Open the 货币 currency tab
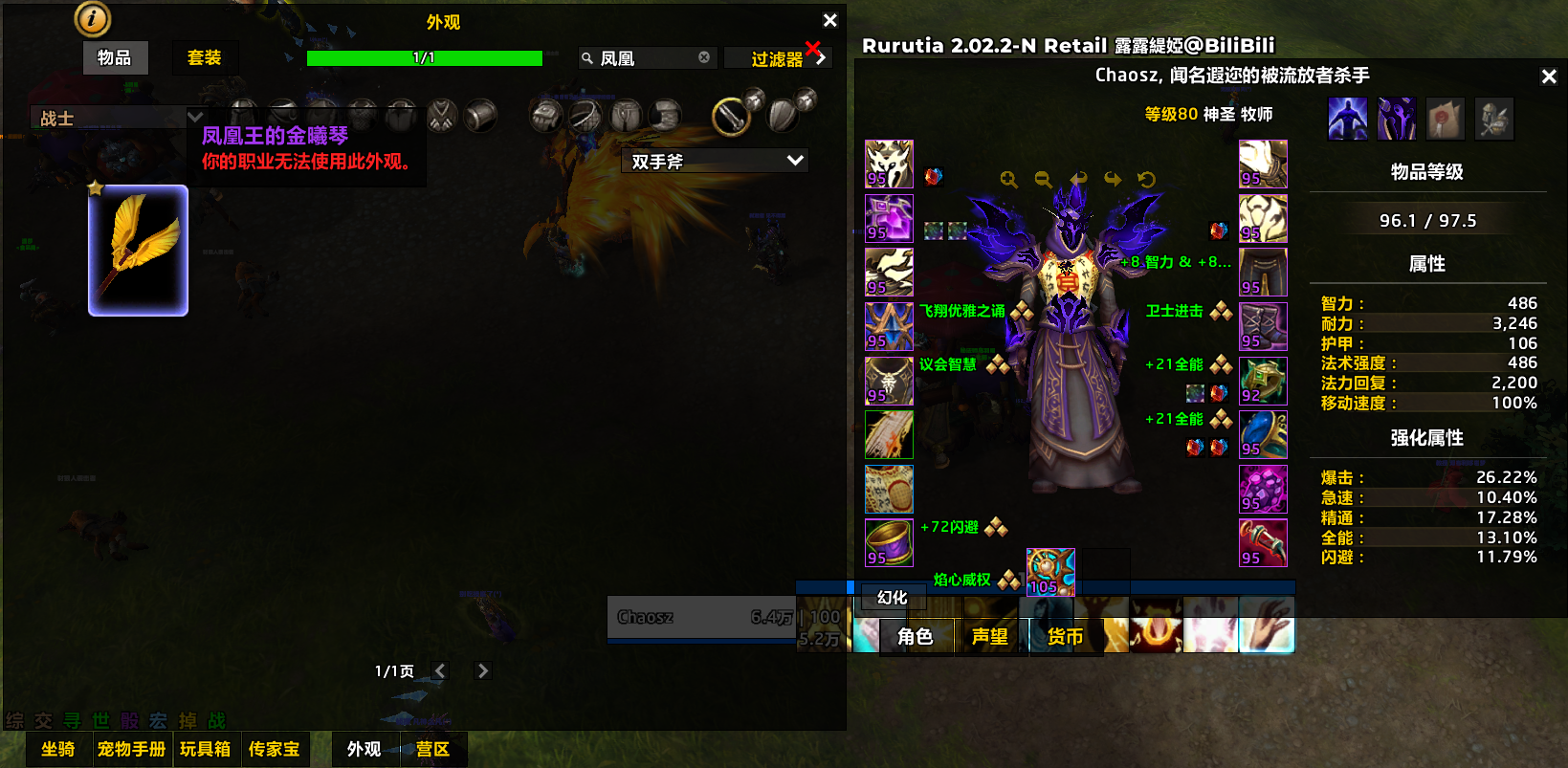Screen dimensions: 1568x768 click(x=1065, y=637)
